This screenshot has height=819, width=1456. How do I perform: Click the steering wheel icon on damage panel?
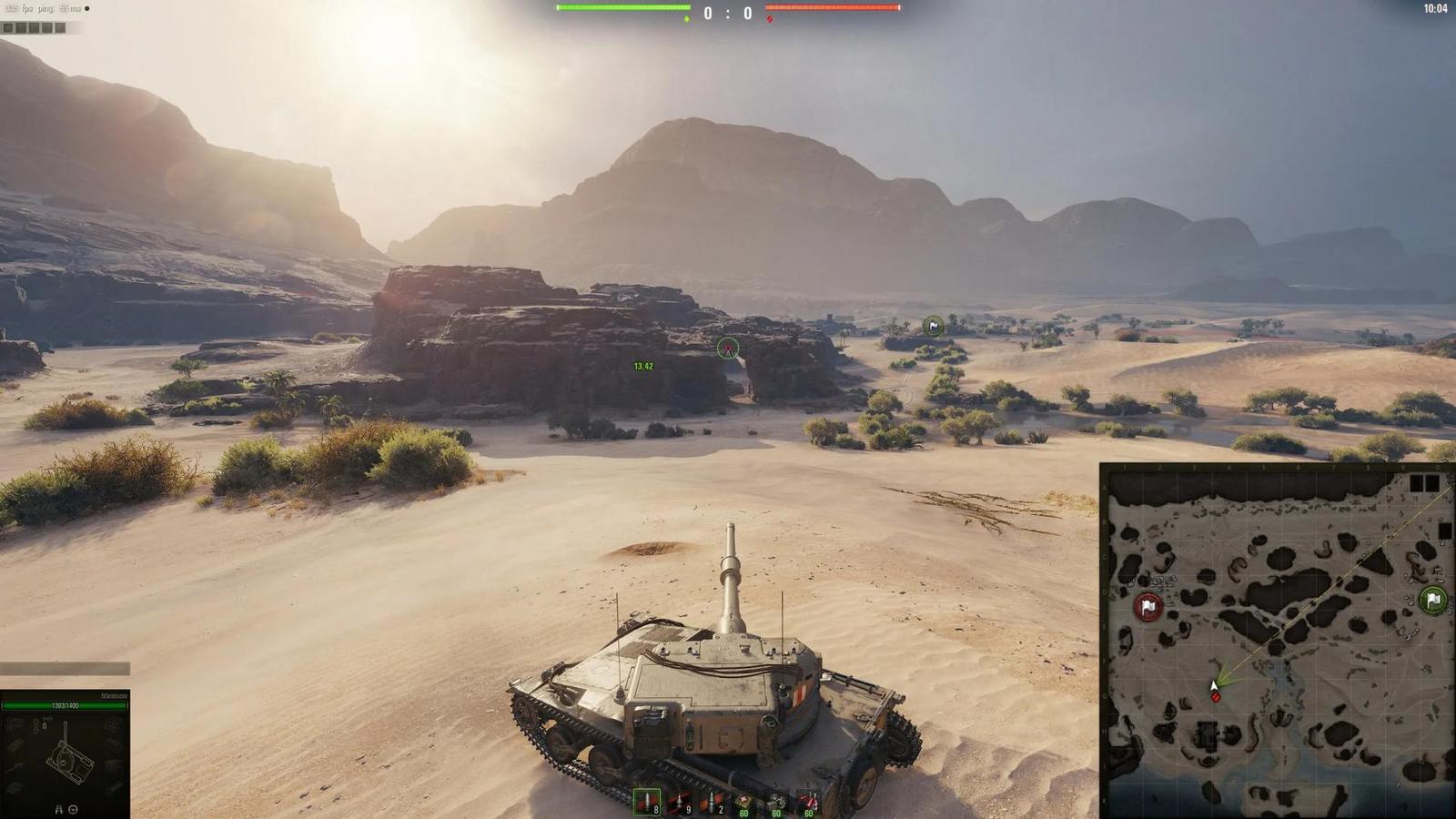tap(73, 809)
